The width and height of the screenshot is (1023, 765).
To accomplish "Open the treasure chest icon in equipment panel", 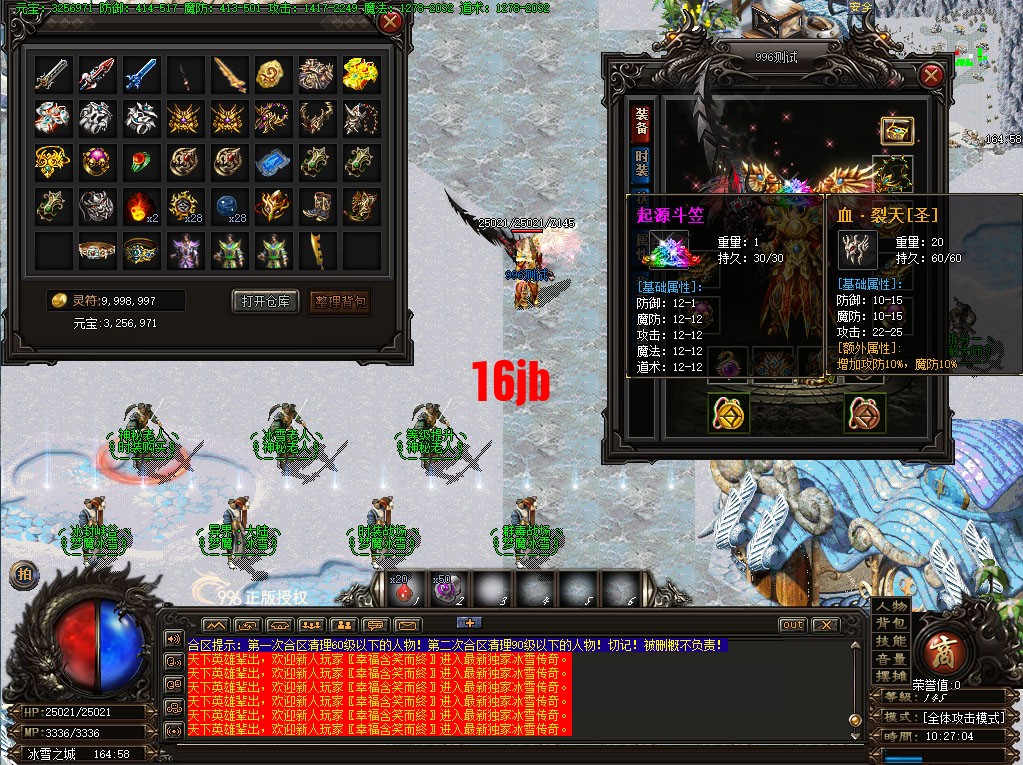I will 895,131.
